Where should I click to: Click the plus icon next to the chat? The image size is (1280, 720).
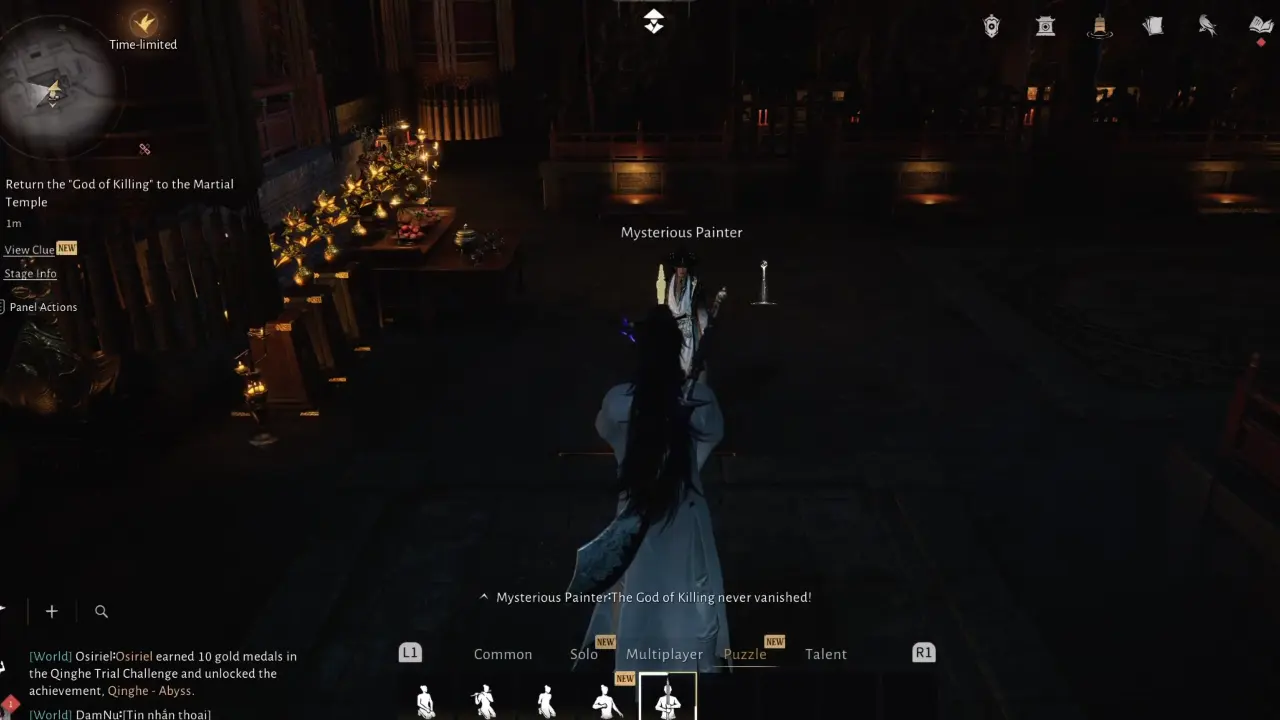[51, 611]
